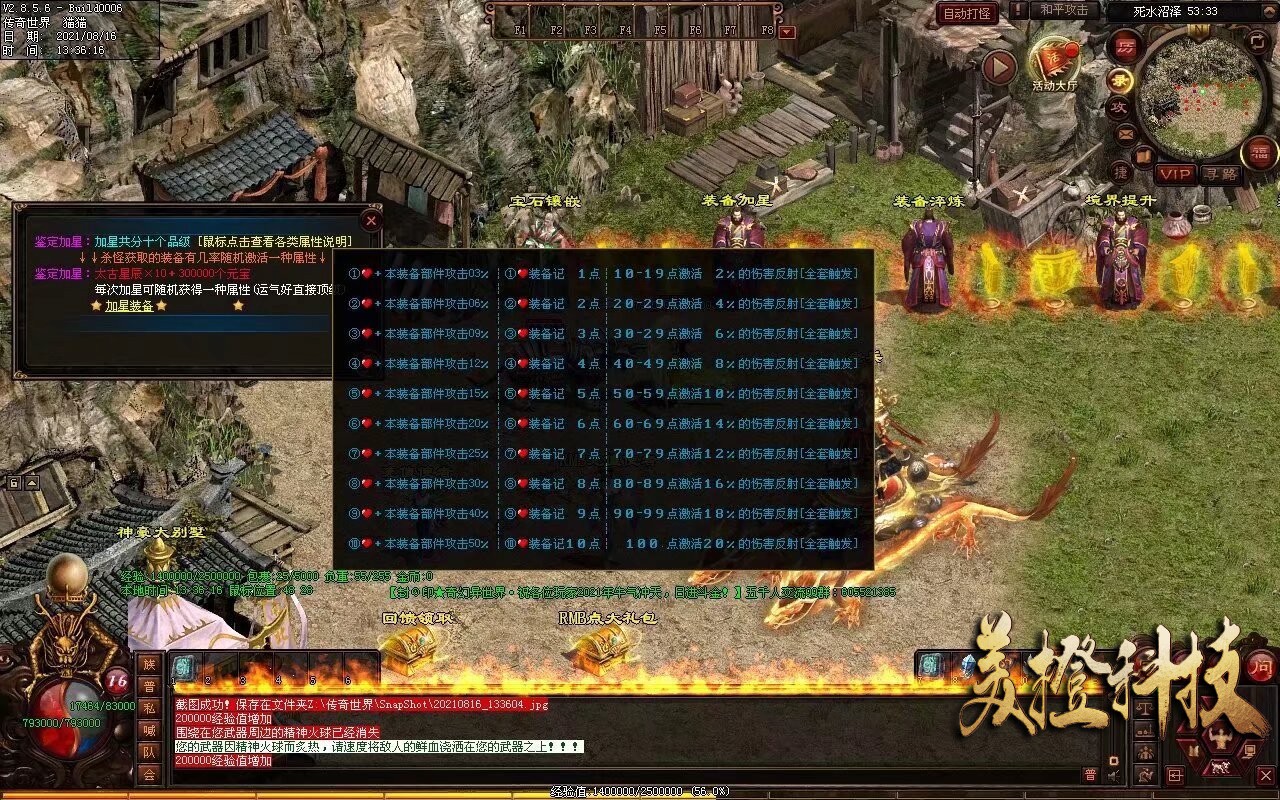This screenshot has height=800, width=1280.
Task: Open the trade scales icon near the chat bar
Action: 1144,709
